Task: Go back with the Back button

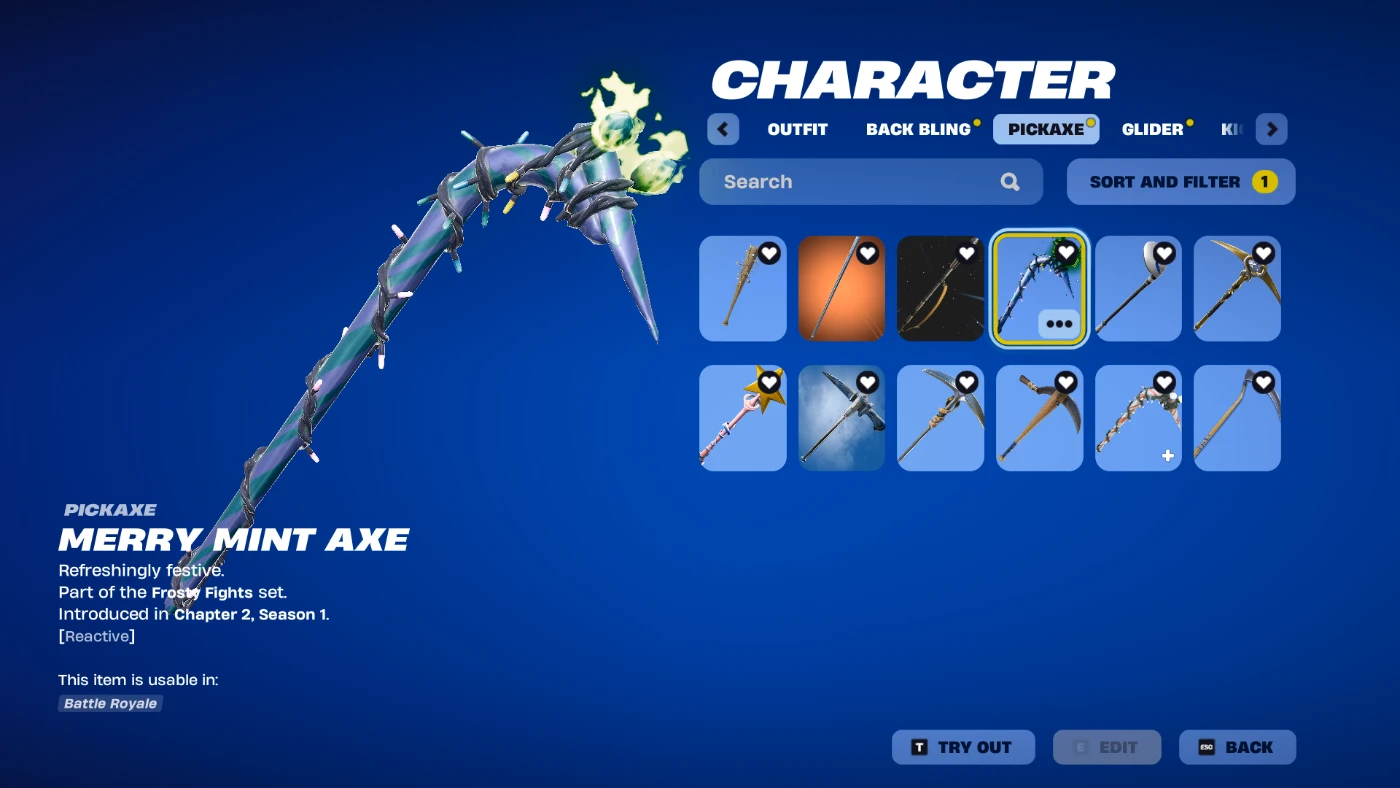Action: [x=1237, y=747]
